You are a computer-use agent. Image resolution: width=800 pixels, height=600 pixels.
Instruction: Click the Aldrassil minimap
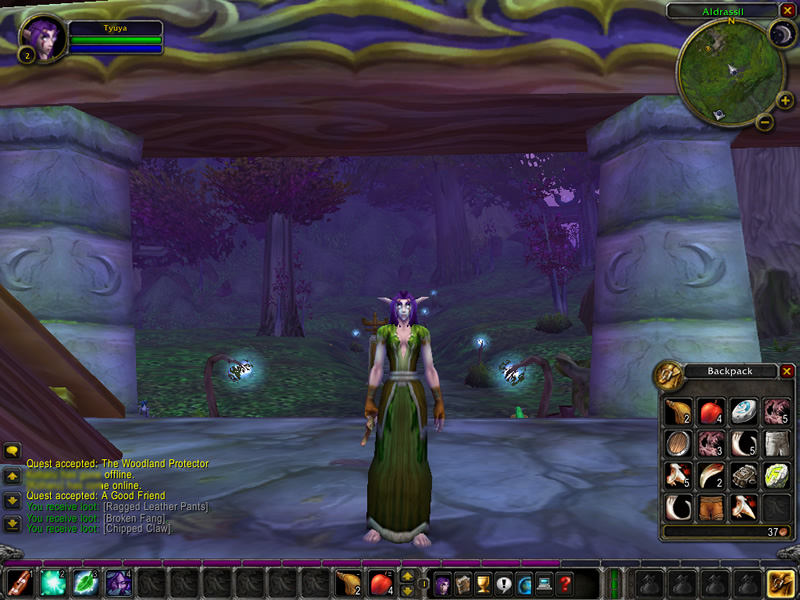728,68
